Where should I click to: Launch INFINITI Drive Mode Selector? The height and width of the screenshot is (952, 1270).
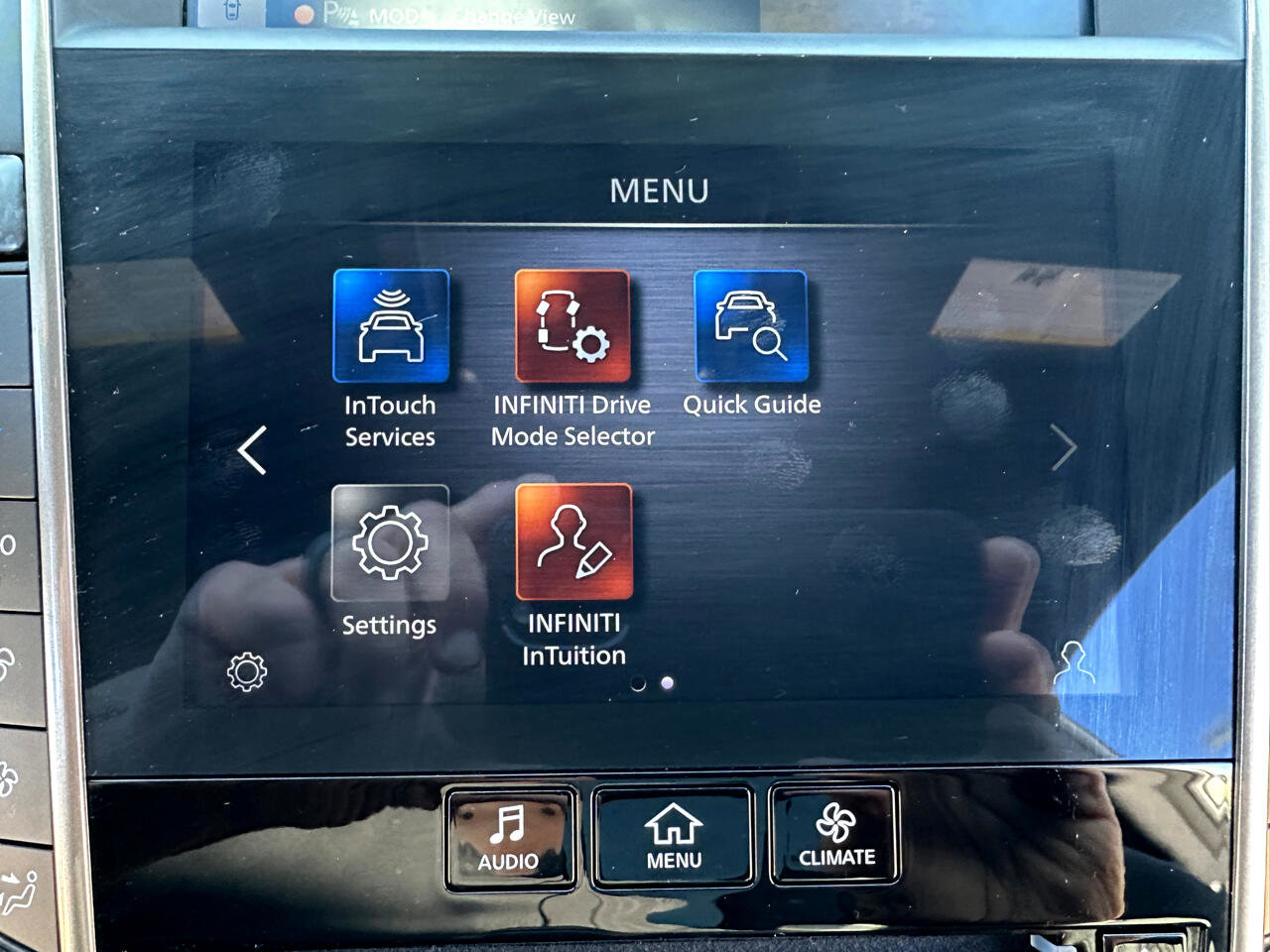tap(572, 327)
